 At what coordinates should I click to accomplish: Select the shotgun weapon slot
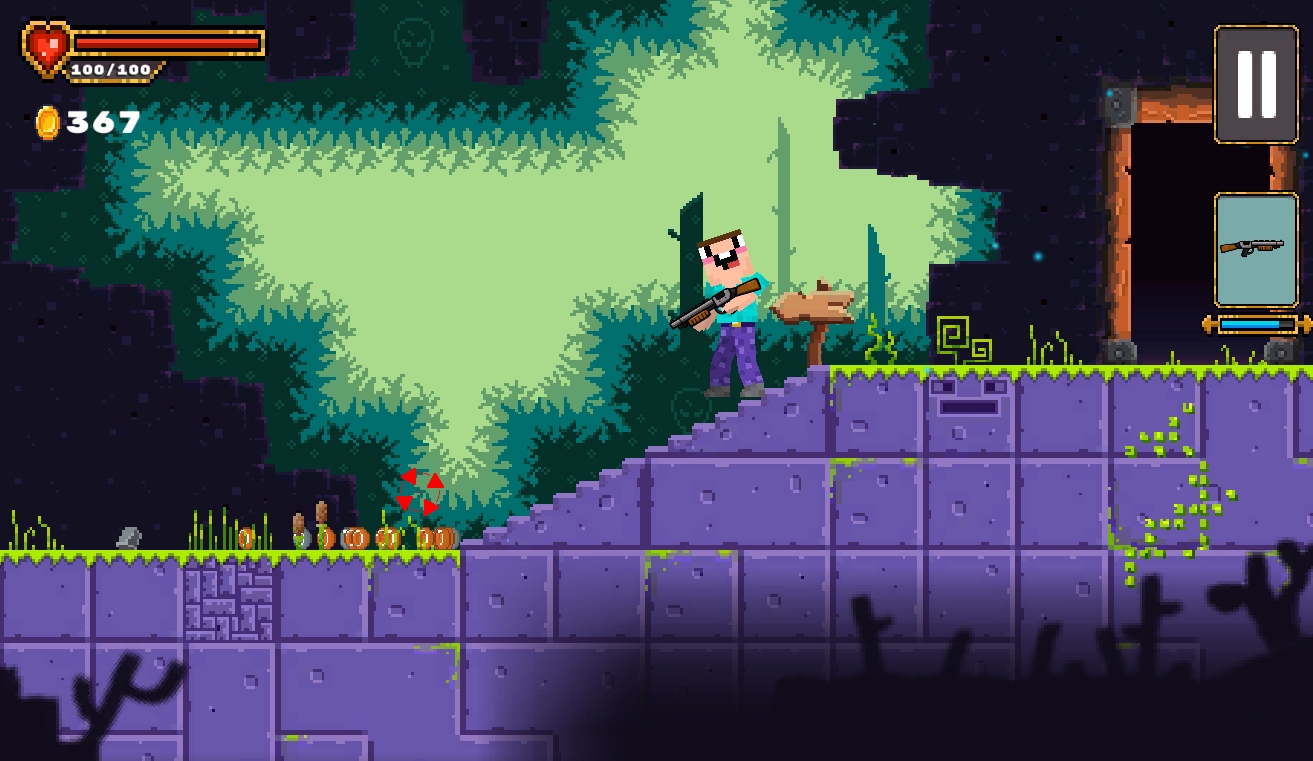(1256, 250)
